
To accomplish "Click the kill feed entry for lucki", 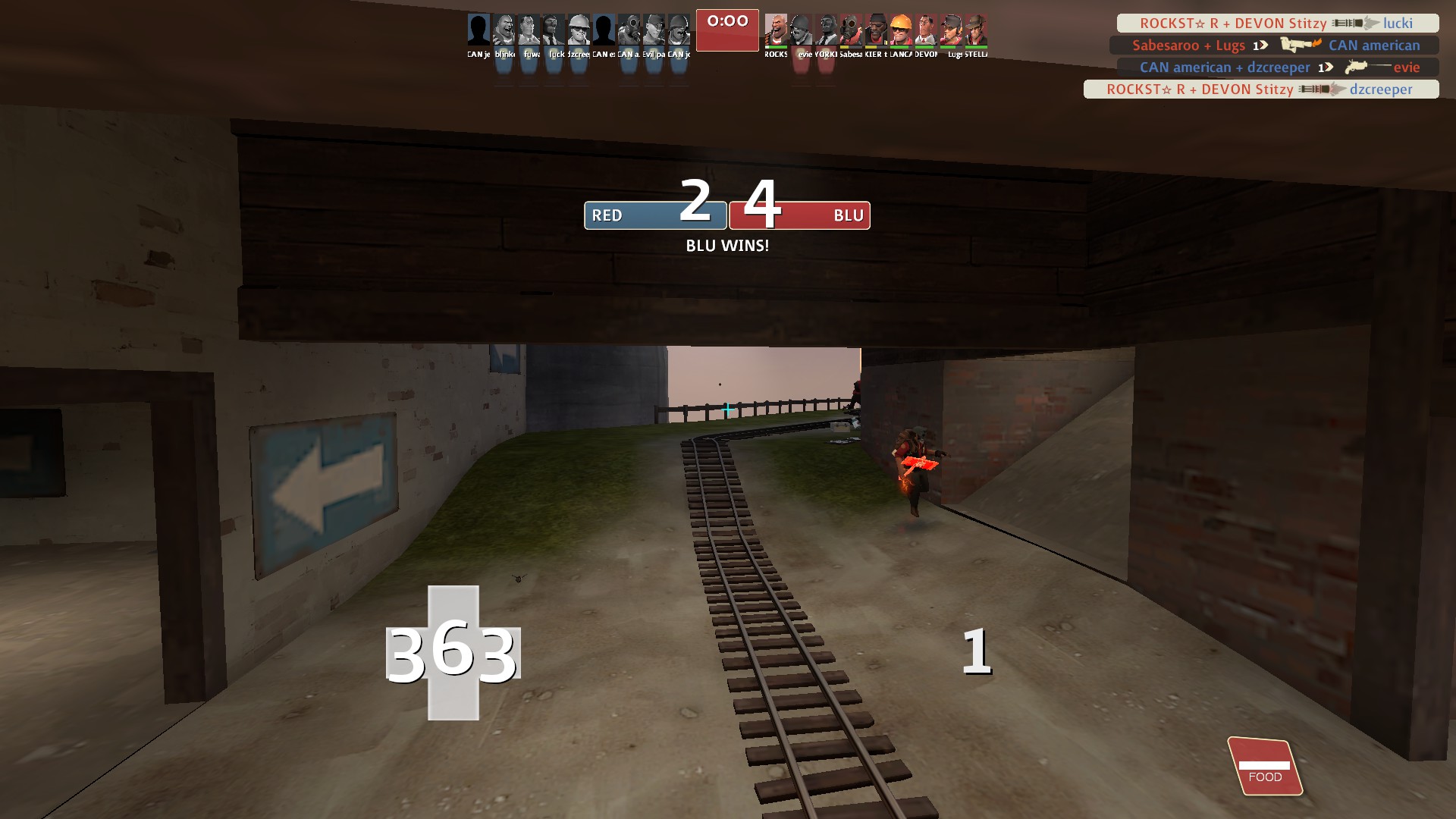I will [x=1277, y=24].
